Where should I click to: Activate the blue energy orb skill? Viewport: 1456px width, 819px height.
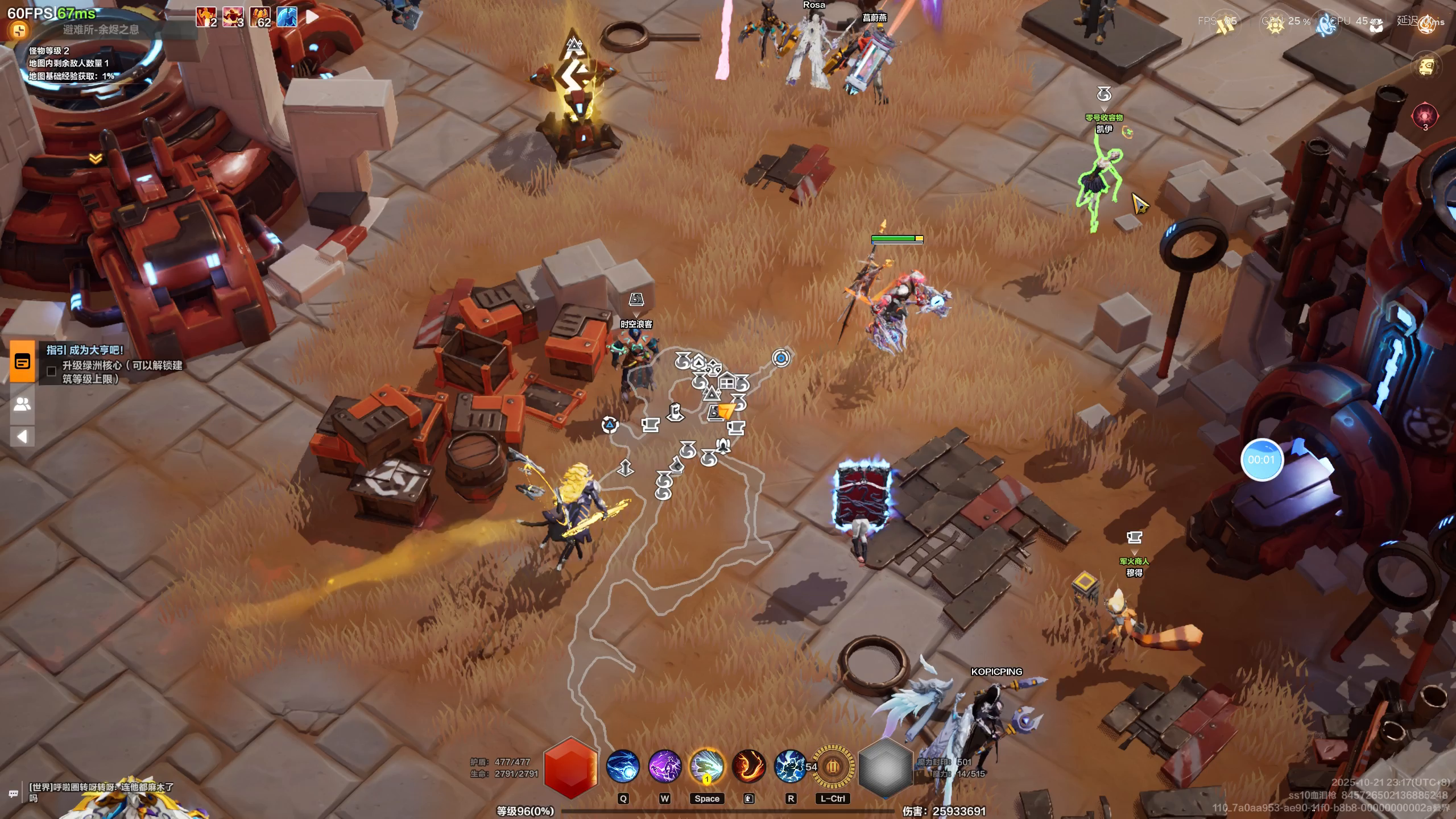(623, 767)
